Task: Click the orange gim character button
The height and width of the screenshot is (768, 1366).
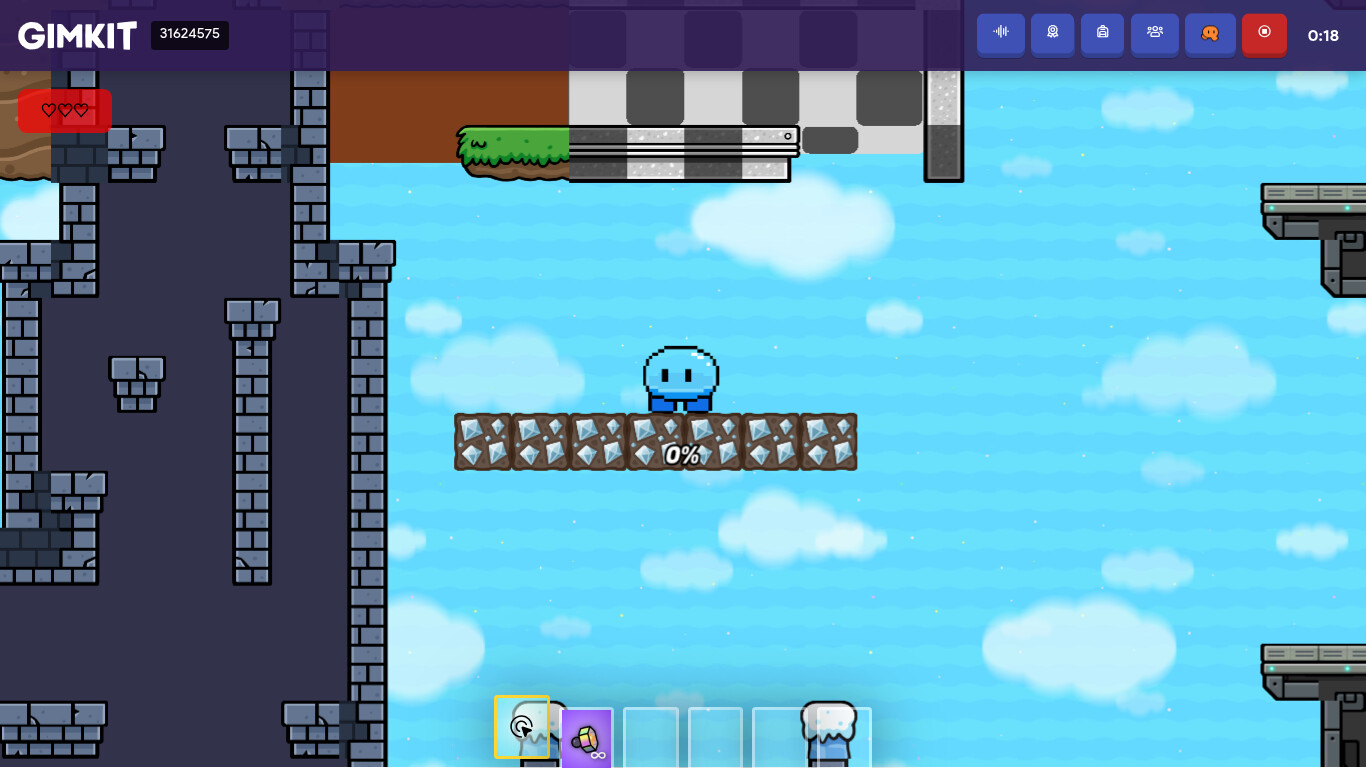Action: click(1210, 33)
